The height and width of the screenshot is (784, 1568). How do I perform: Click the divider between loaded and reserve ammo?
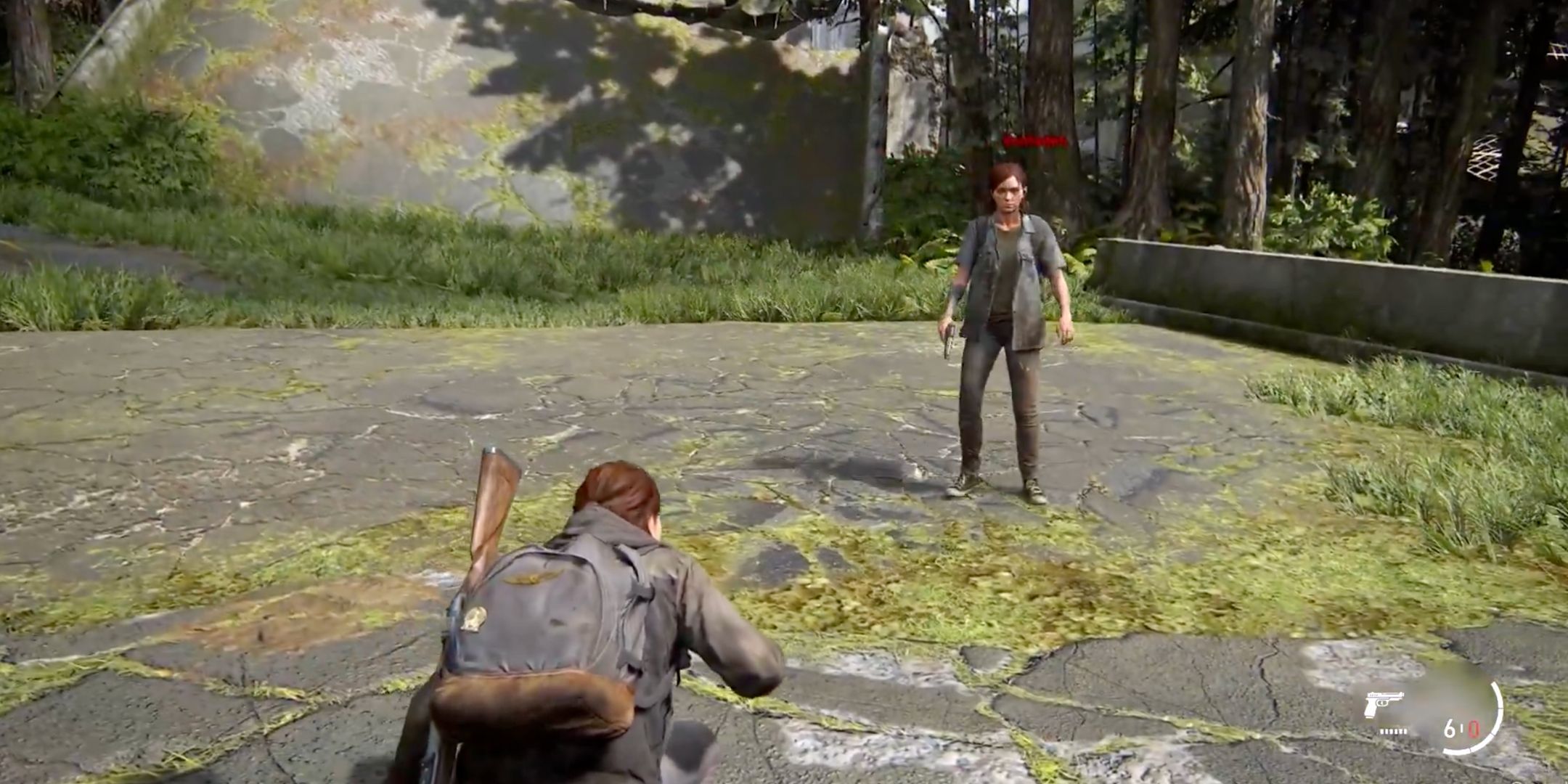1461,729
